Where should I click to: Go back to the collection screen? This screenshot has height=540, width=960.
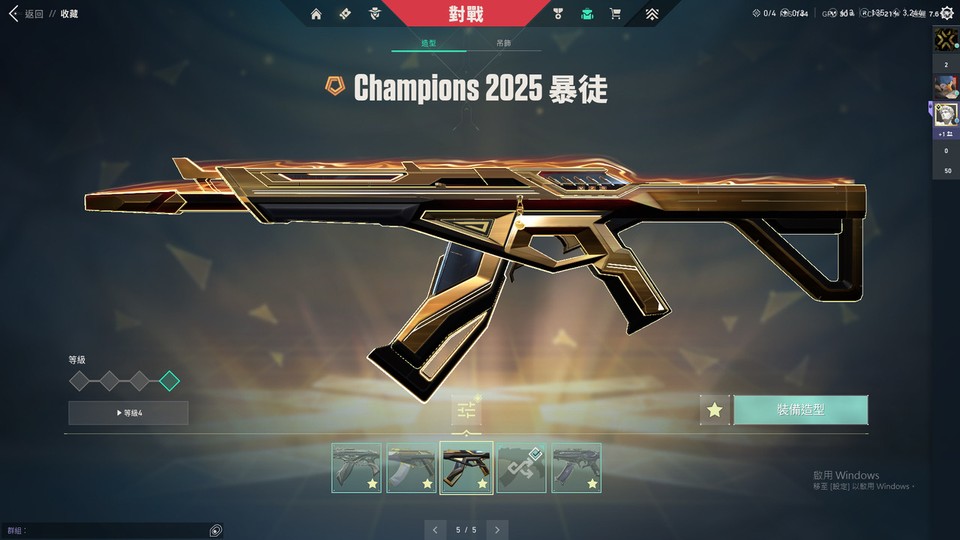(27, 14)
